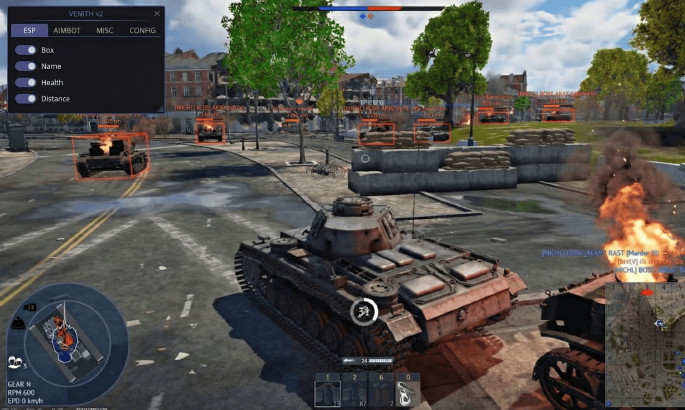Activate the tow hook slot
This screenshot has width=685, height=410.
405,391
